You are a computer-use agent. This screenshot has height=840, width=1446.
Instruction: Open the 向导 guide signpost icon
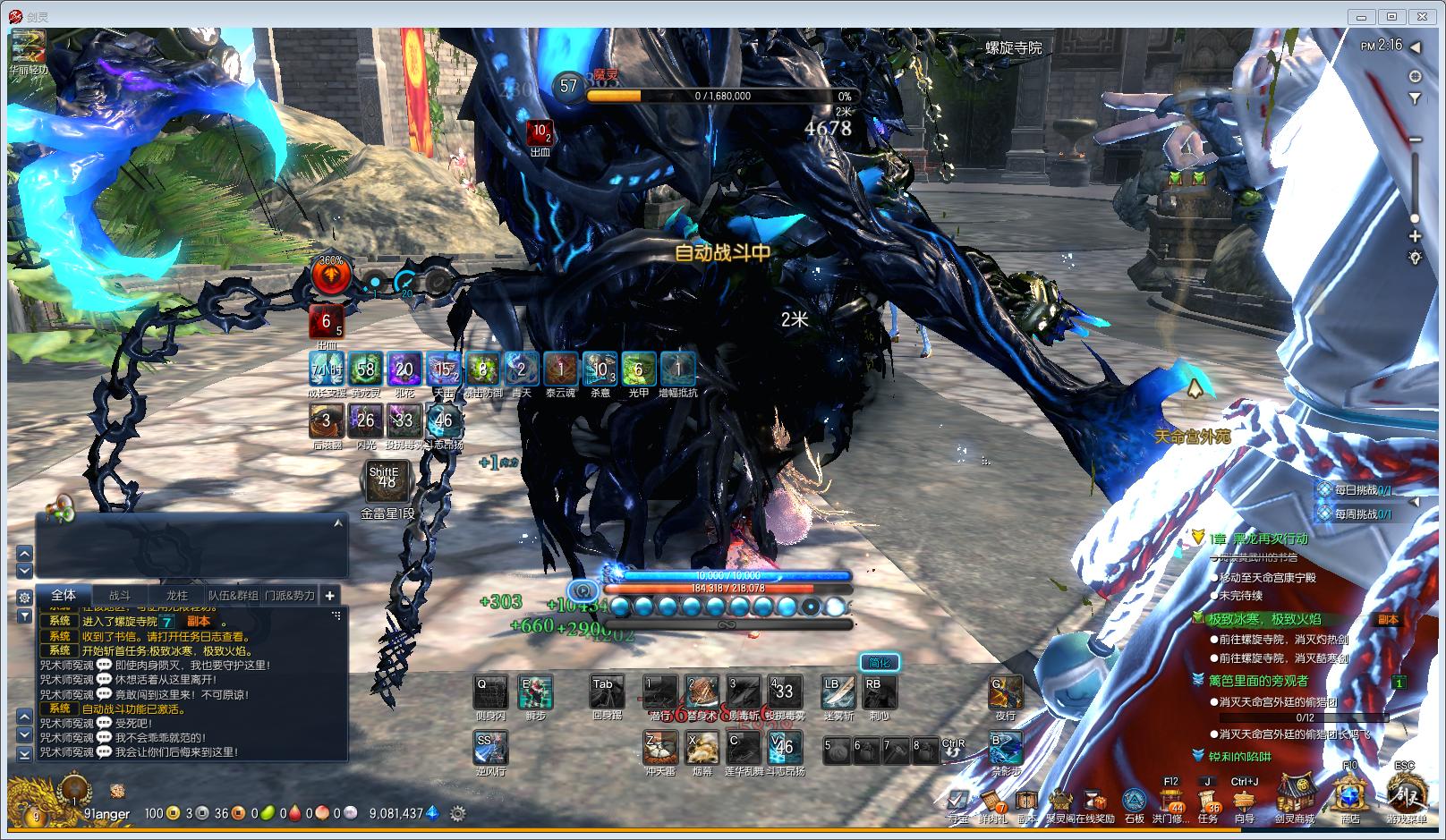click(x=1244, y=801)
